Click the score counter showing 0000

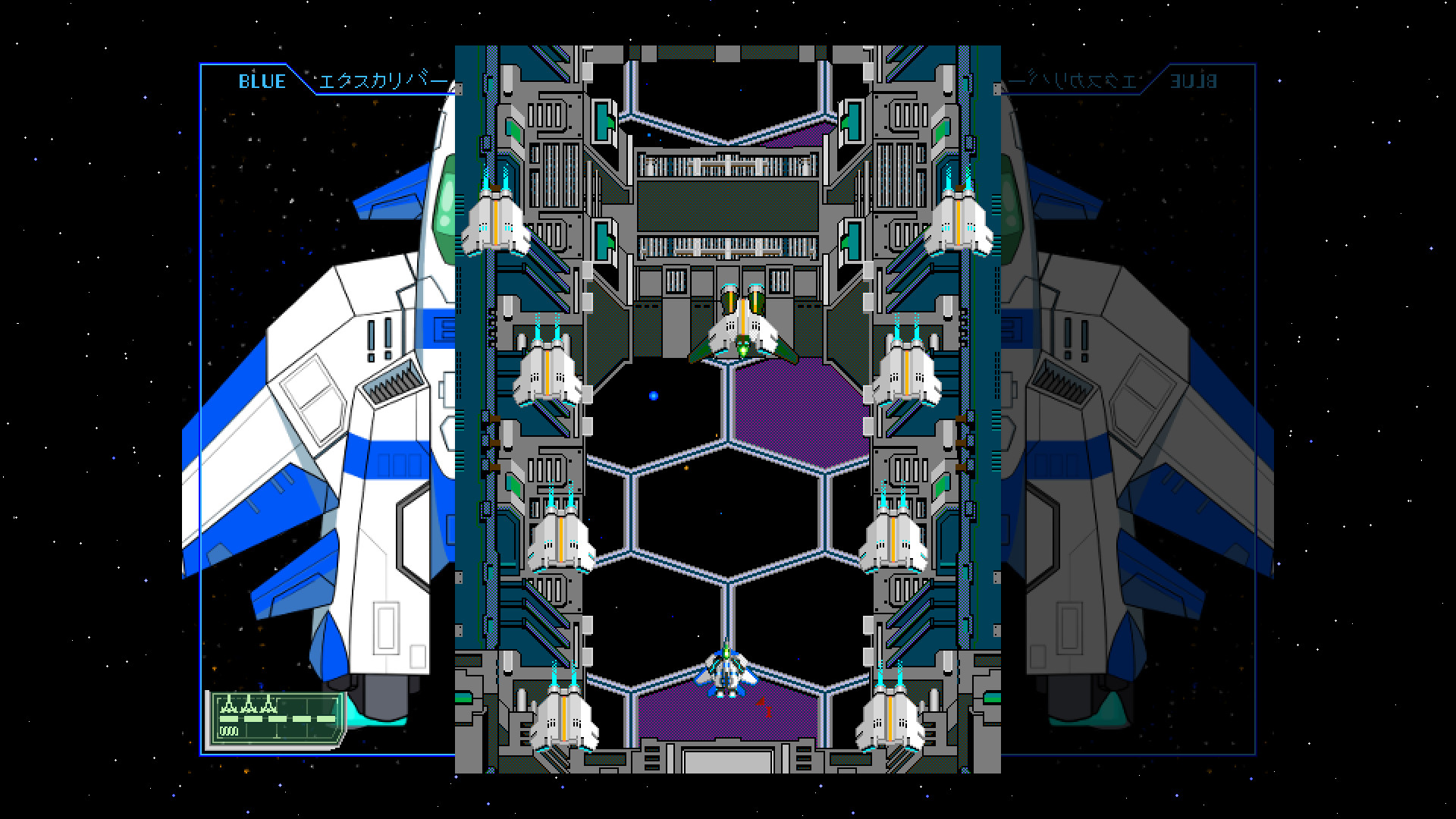[227, 732]
